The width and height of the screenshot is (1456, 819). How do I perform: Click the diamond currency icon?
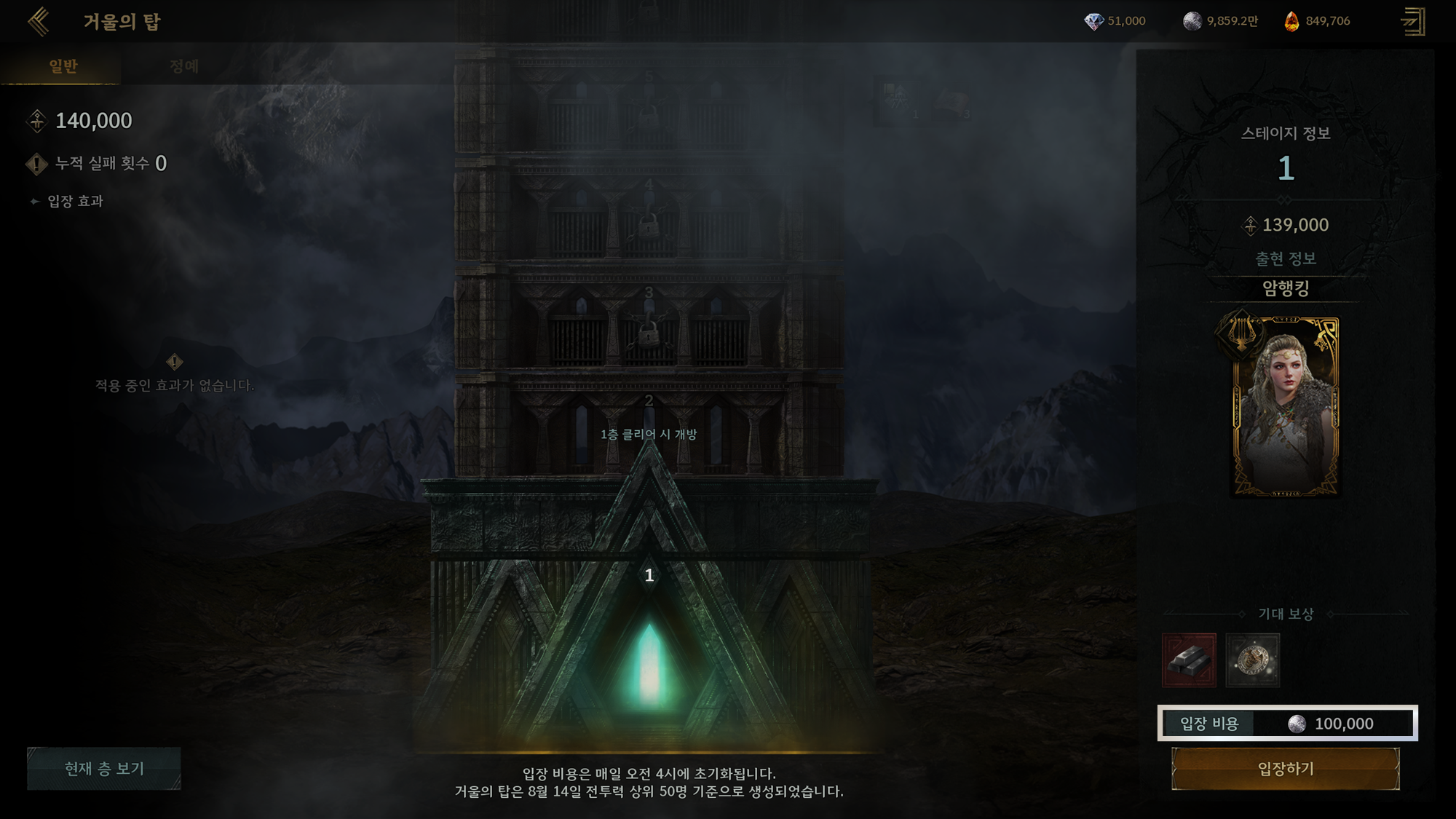[1093, 21]
